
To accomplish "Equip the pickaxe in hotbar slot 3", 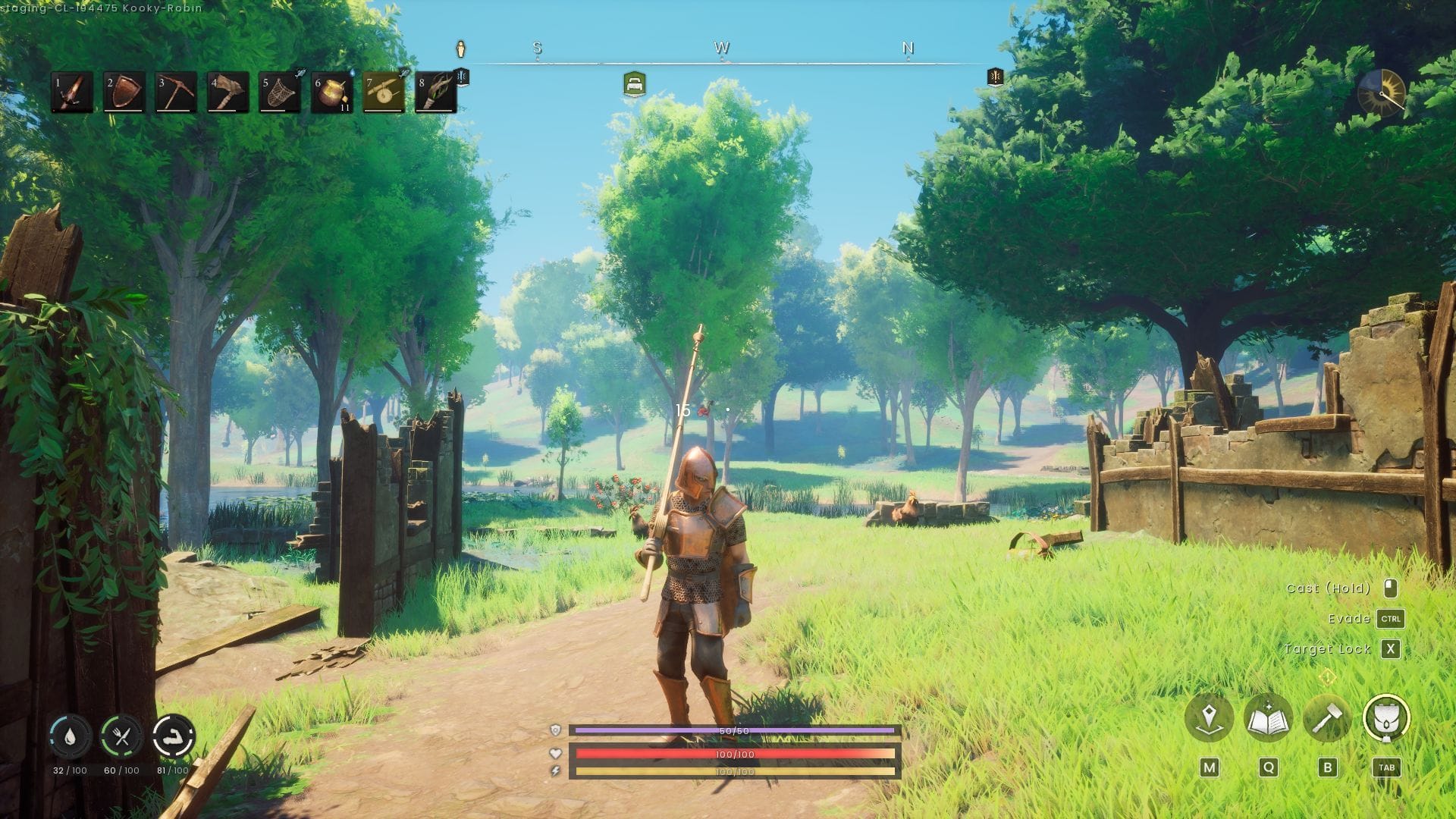I will pyautogui.click(x=177, y=93).
